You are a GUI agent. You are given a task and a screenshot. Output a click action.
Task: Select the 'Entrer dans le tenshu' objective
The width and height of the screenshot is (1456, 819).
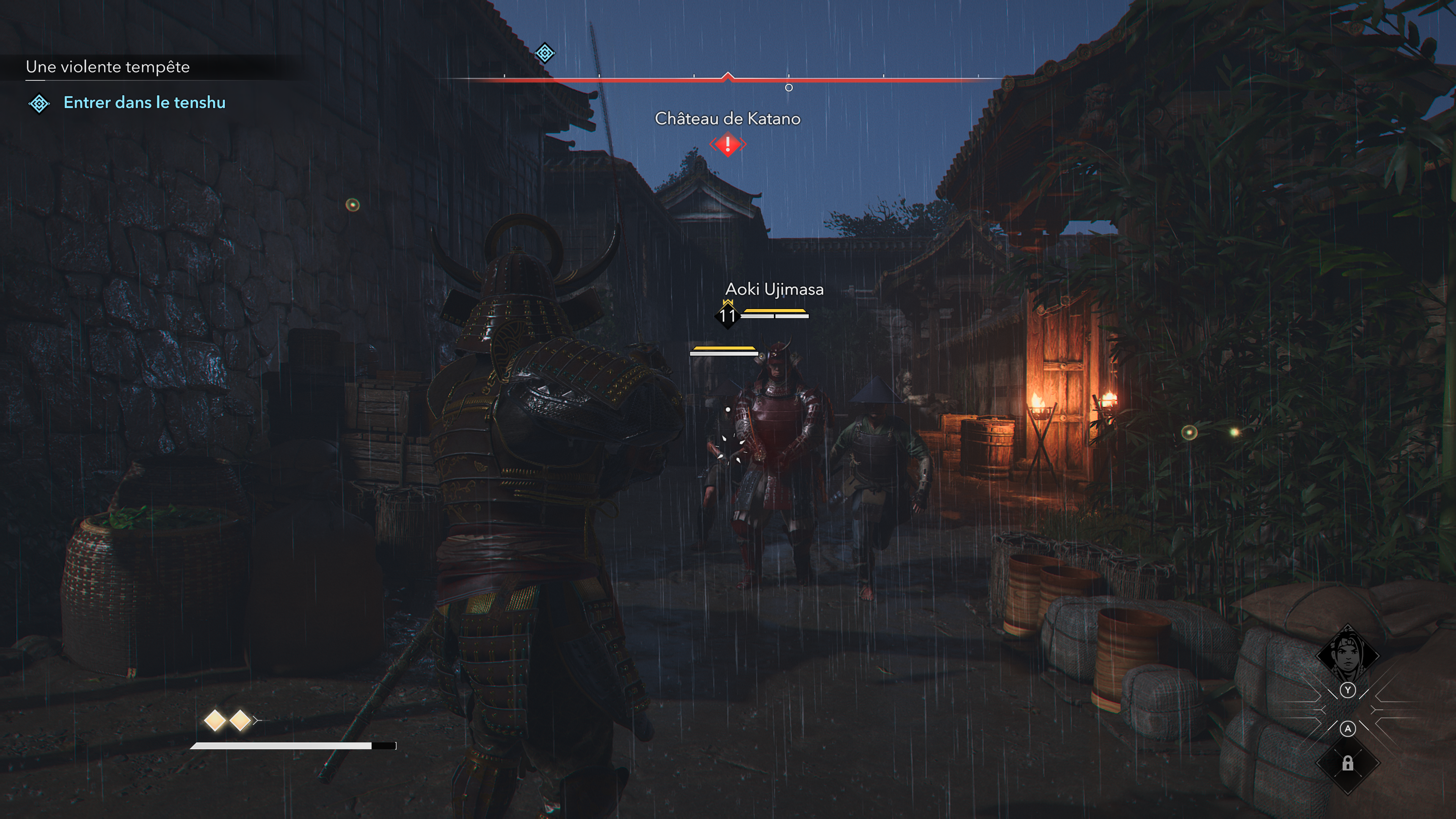[x=144, y=102]
